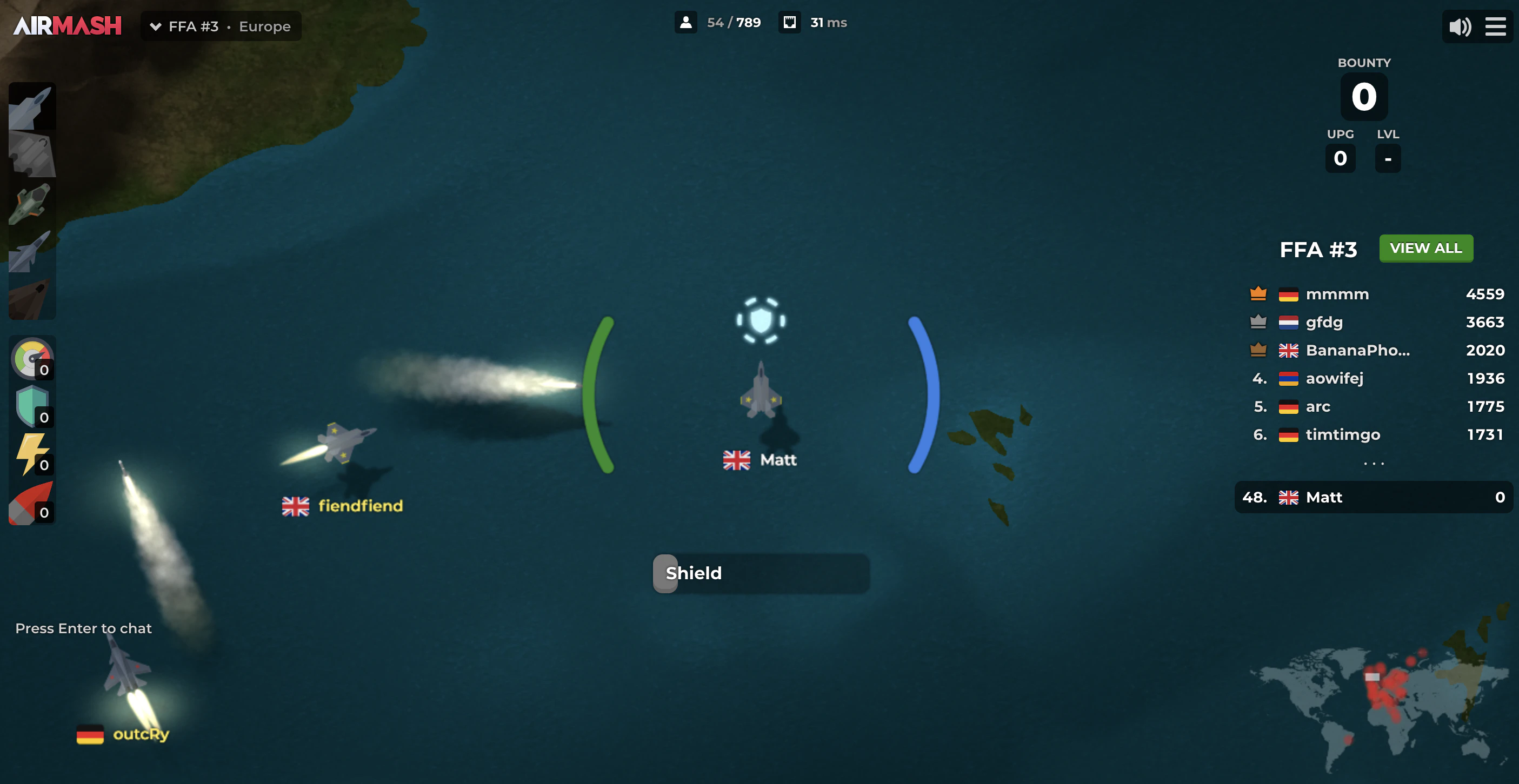Open the hamburger main menu
The image size is (1519, 784).
click(x=1495, y=26)
